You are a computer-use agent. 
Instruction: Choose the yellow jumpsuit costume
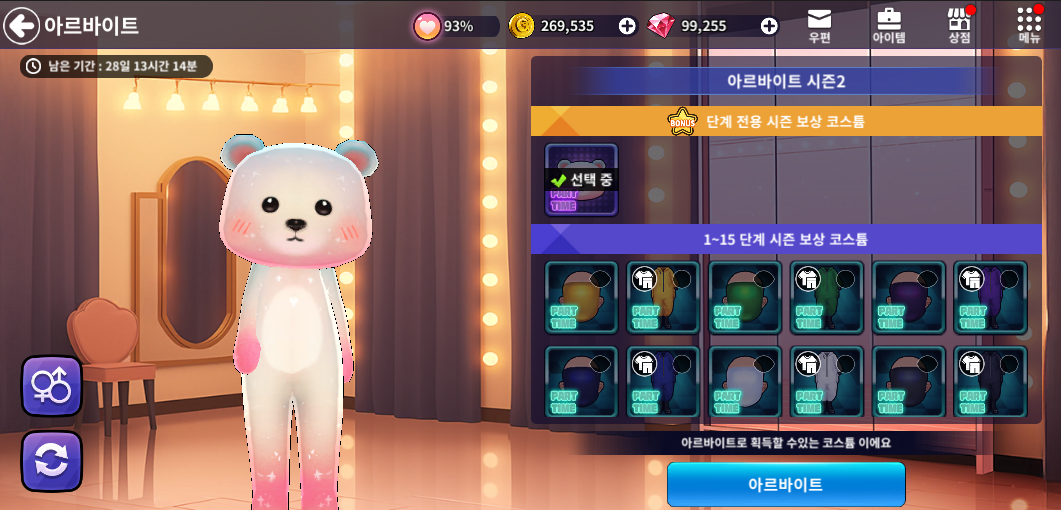663,297
